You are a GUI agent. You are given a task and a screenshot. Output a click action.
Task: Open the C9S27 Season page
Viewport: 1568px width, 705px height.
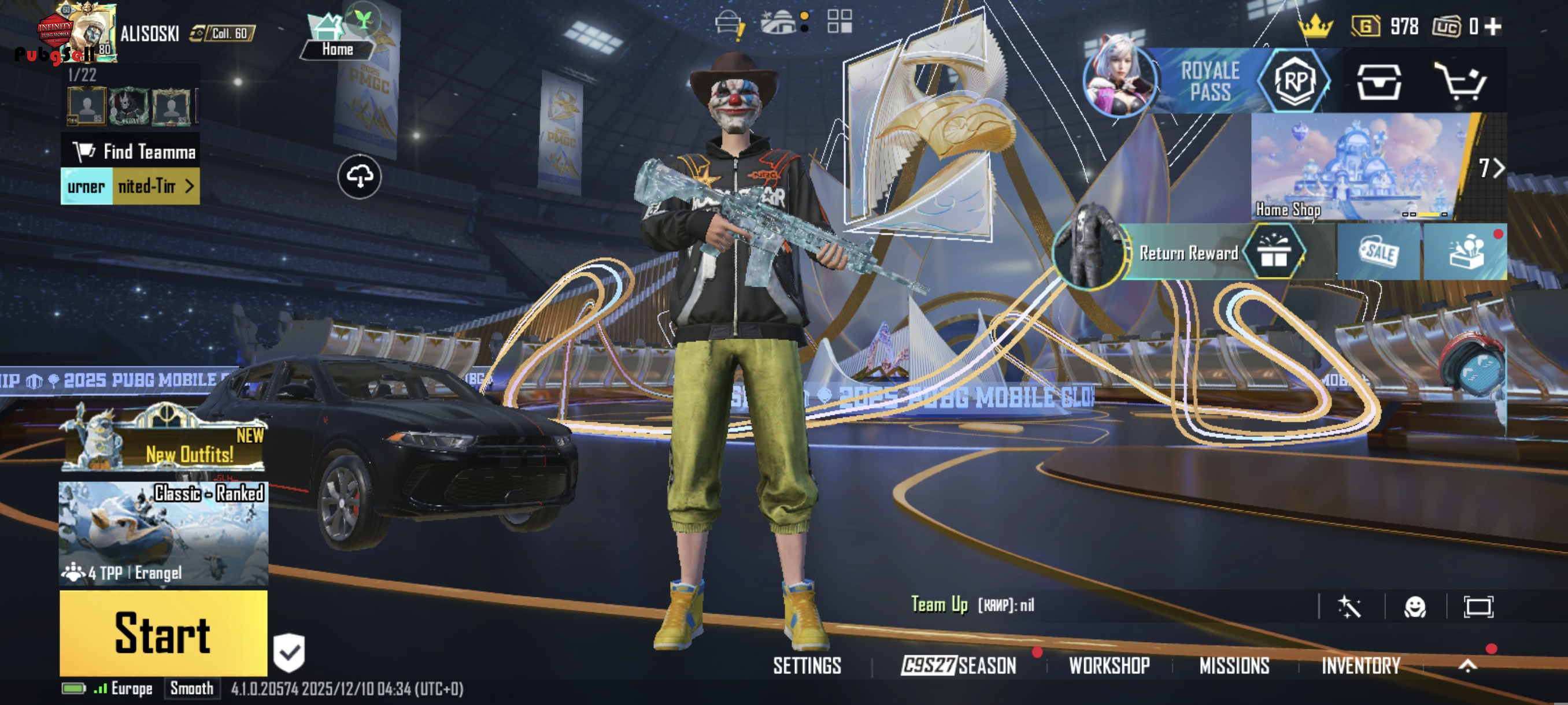pyautogui.click(x=959, y=666)
